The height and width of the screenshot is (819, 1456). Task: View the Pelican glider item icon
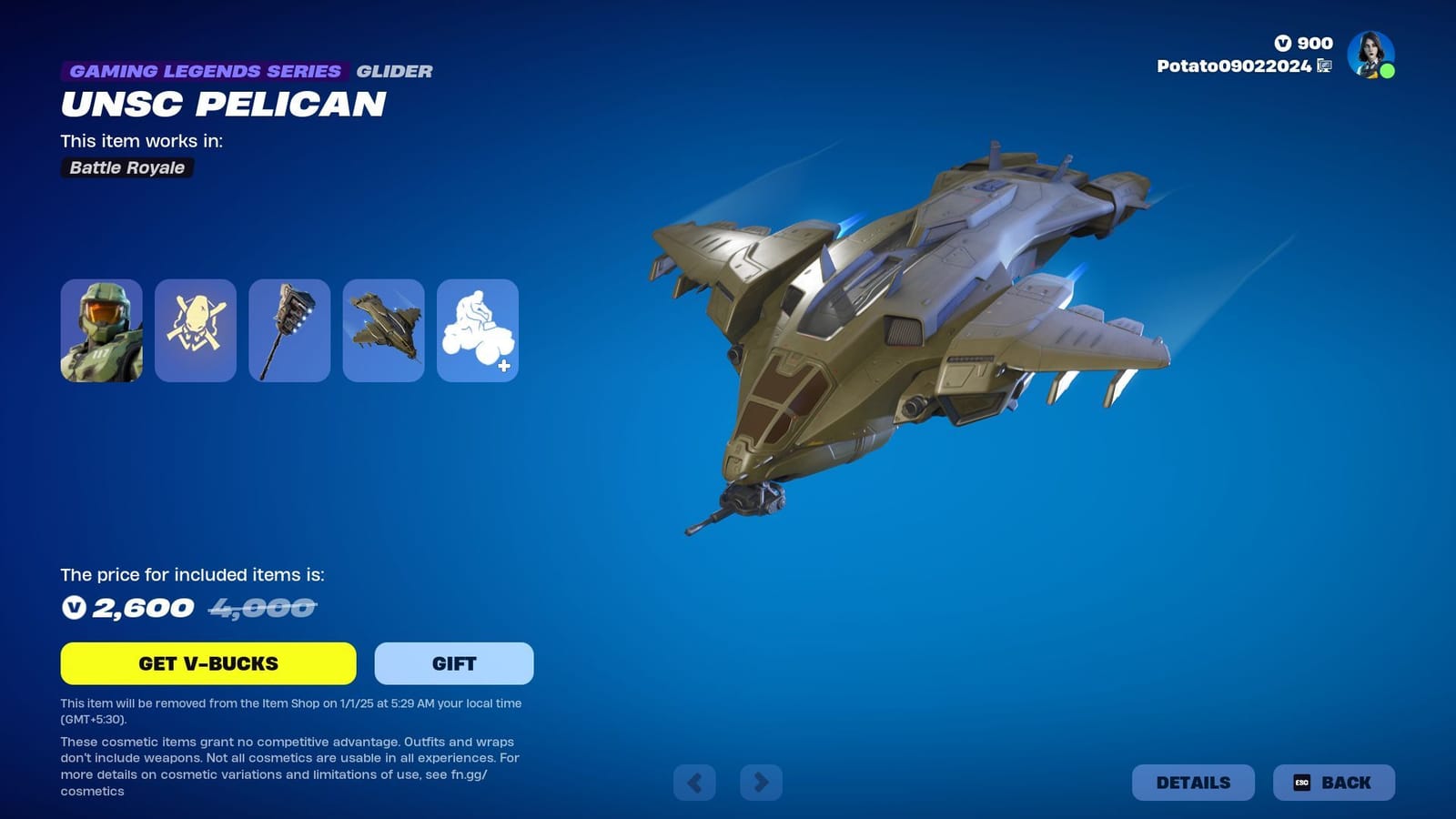(384, 329)
